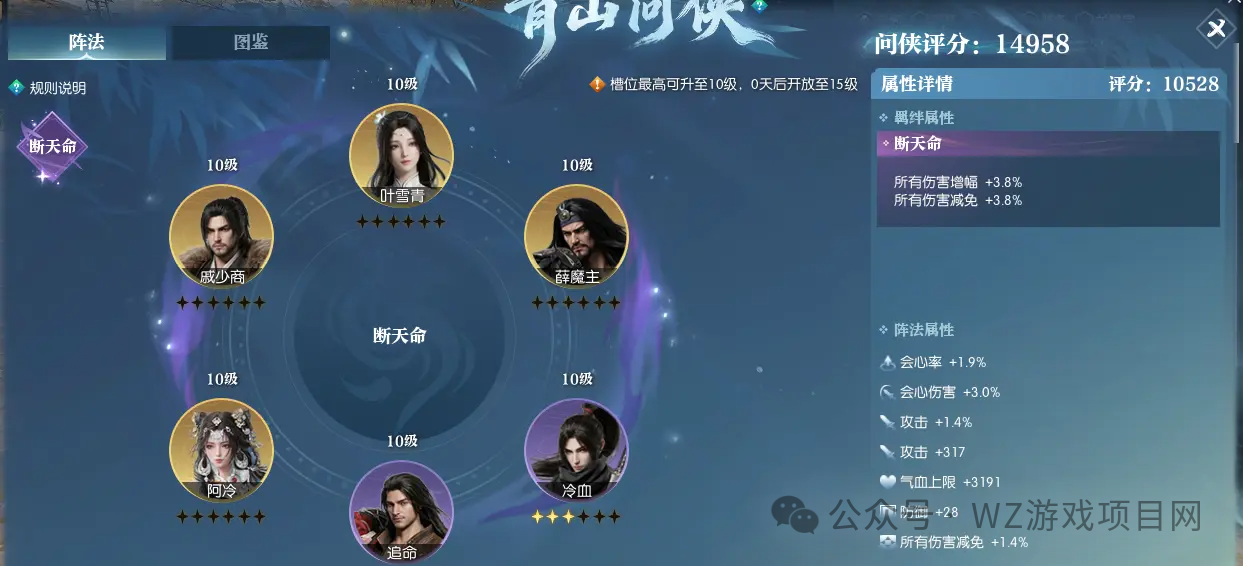Switch to the 阵法 tab
Viewport: 1243px width, 566px height.
[x=86, y=43]
